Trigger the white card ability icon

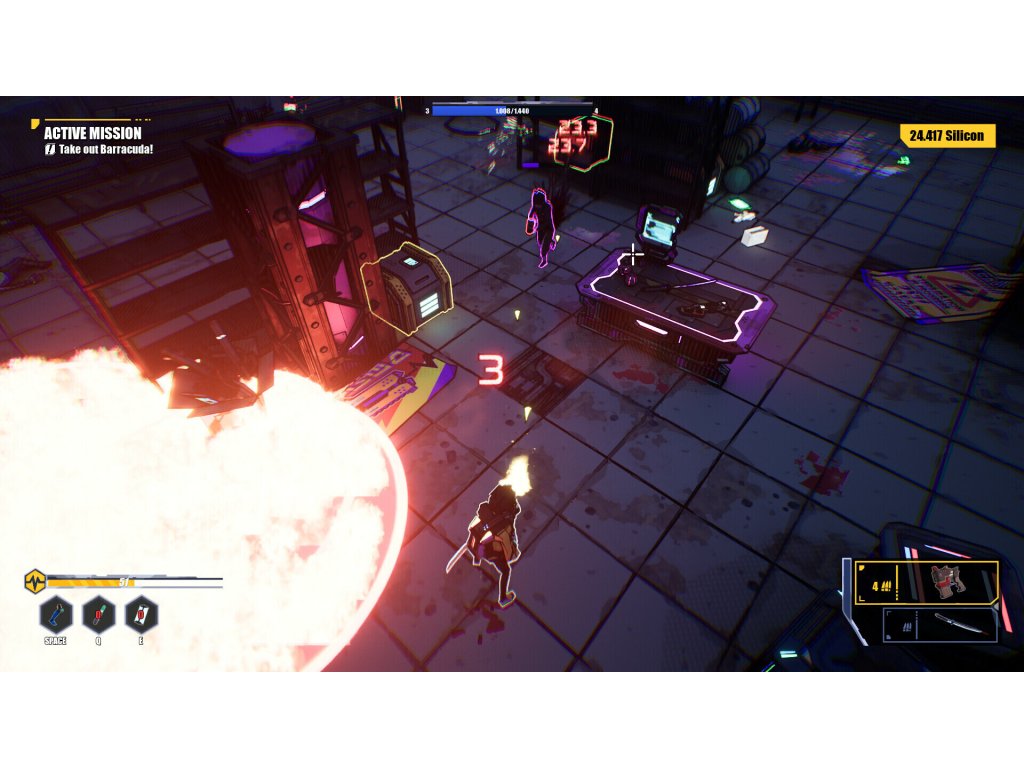coord(141,613)
